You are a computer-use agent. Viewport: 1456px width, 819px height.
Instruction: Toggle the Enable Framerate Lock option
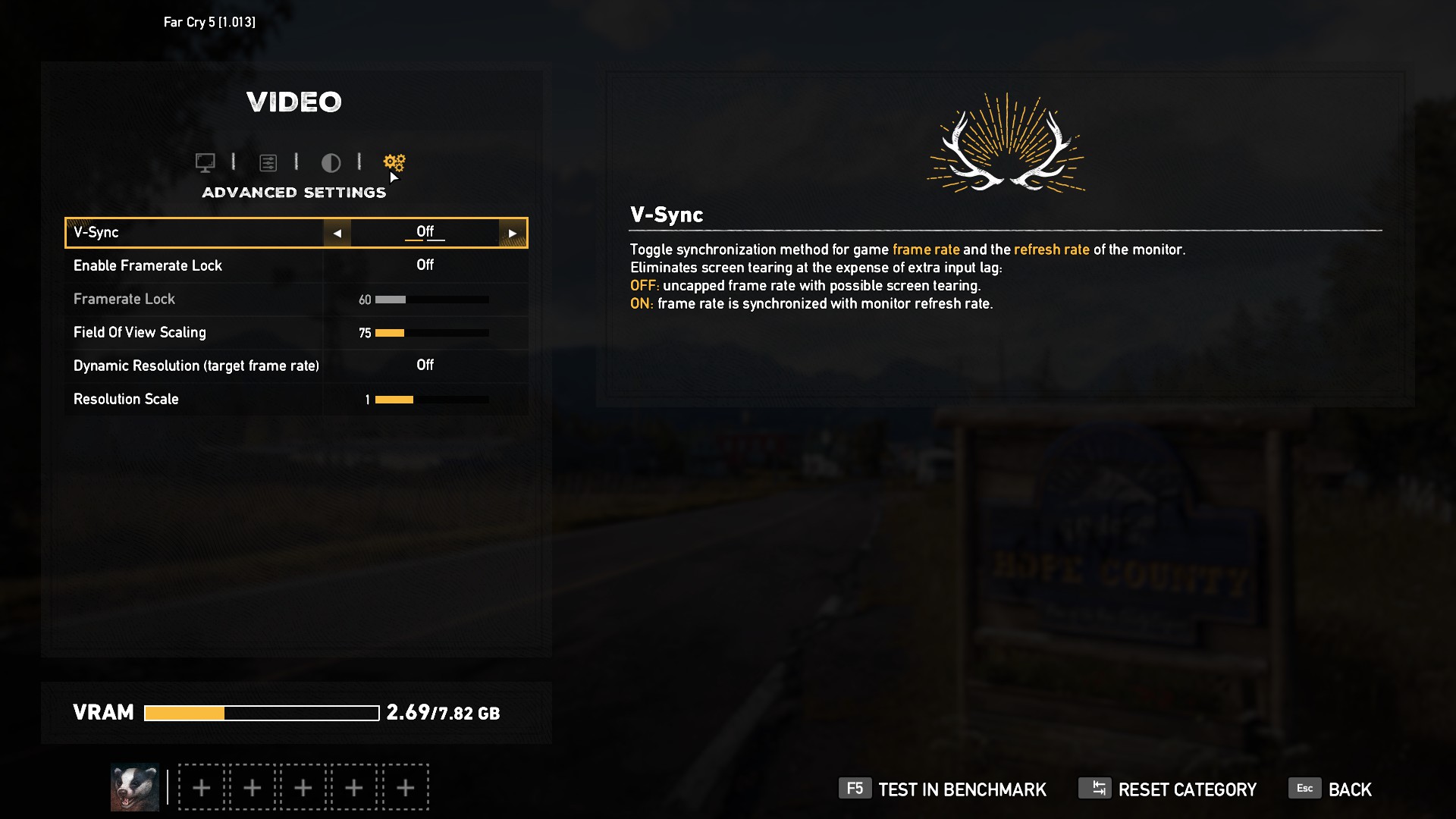click(425, 265)
